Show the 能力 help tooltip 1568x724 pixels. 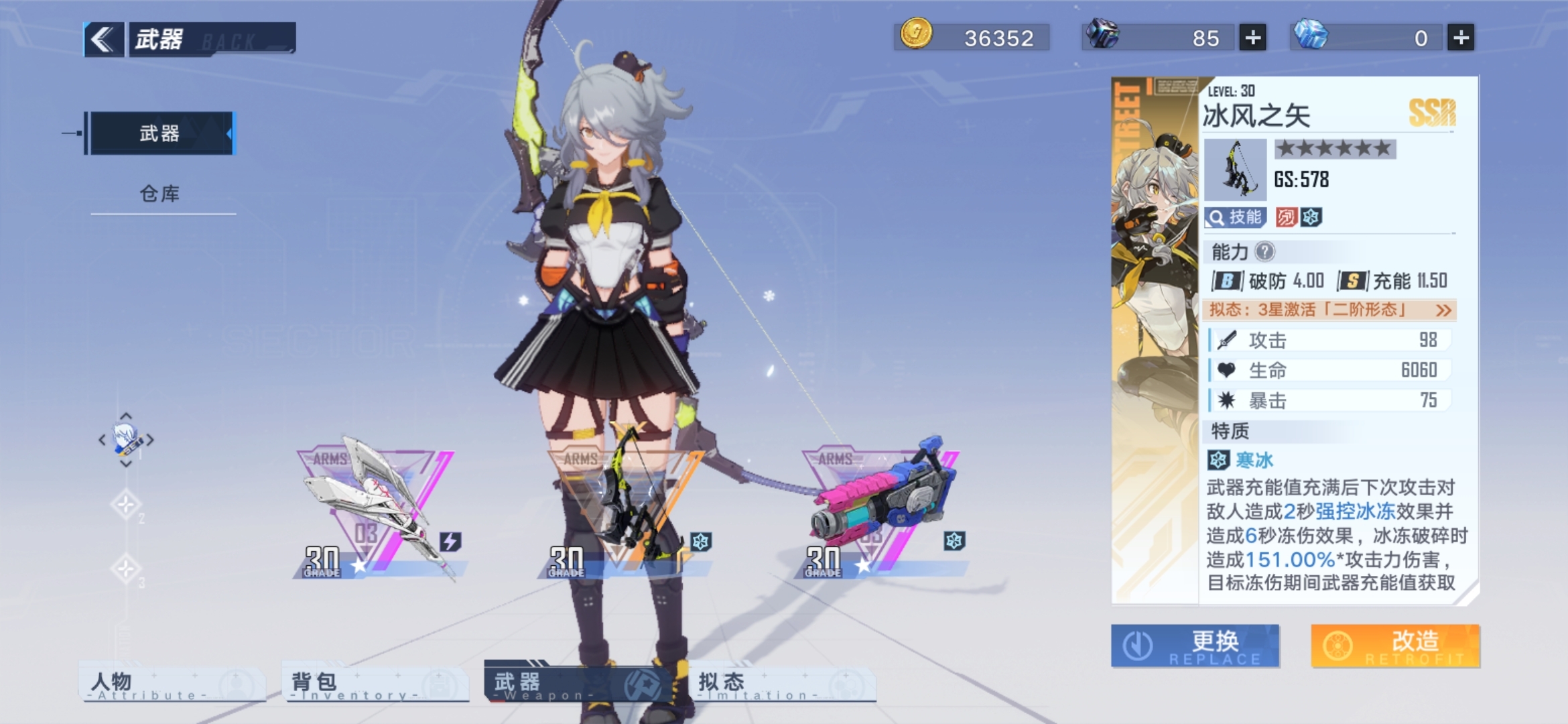[1264, 252]
